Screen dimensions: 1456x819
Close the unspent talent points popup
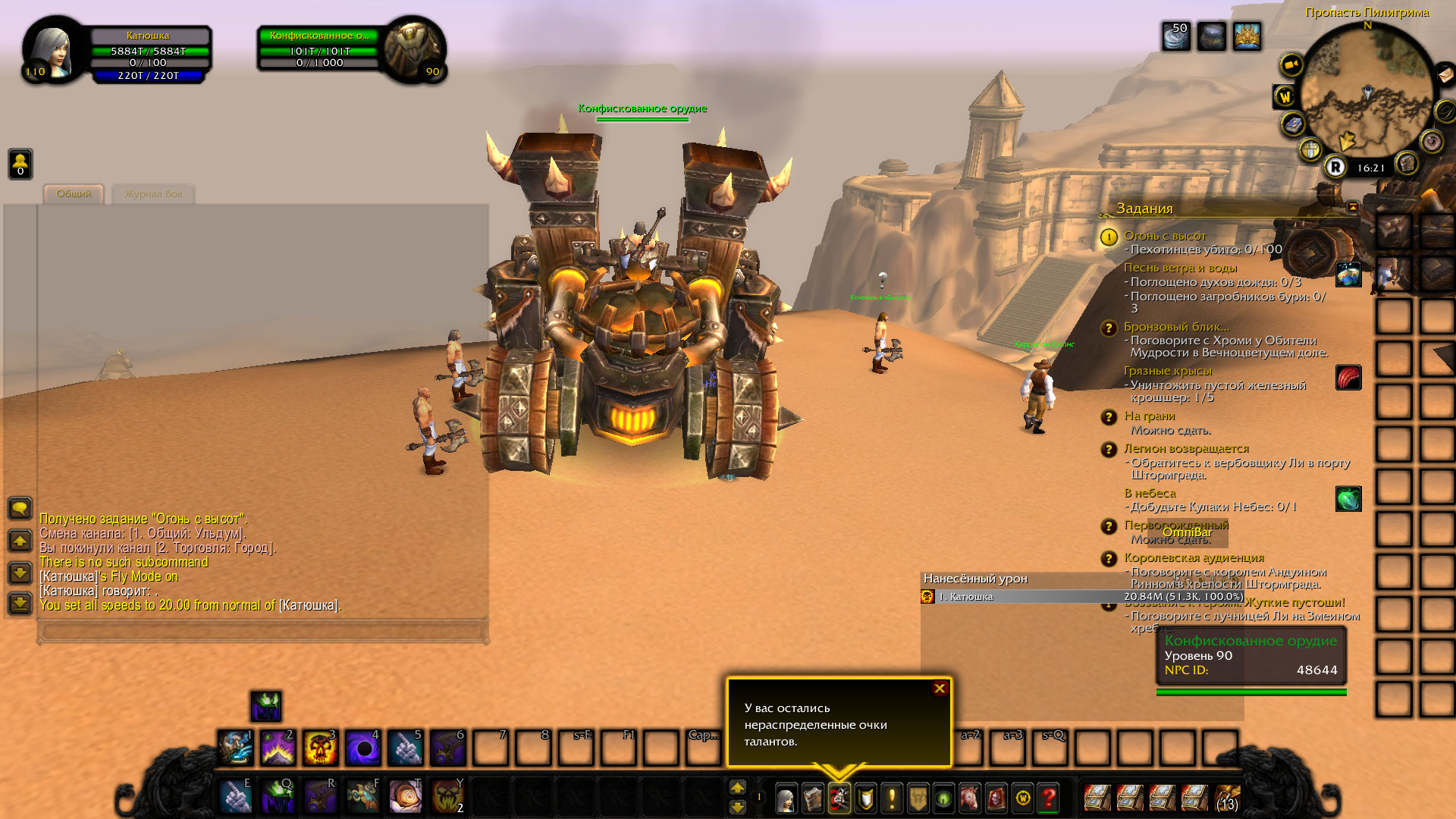pos(940,689)
